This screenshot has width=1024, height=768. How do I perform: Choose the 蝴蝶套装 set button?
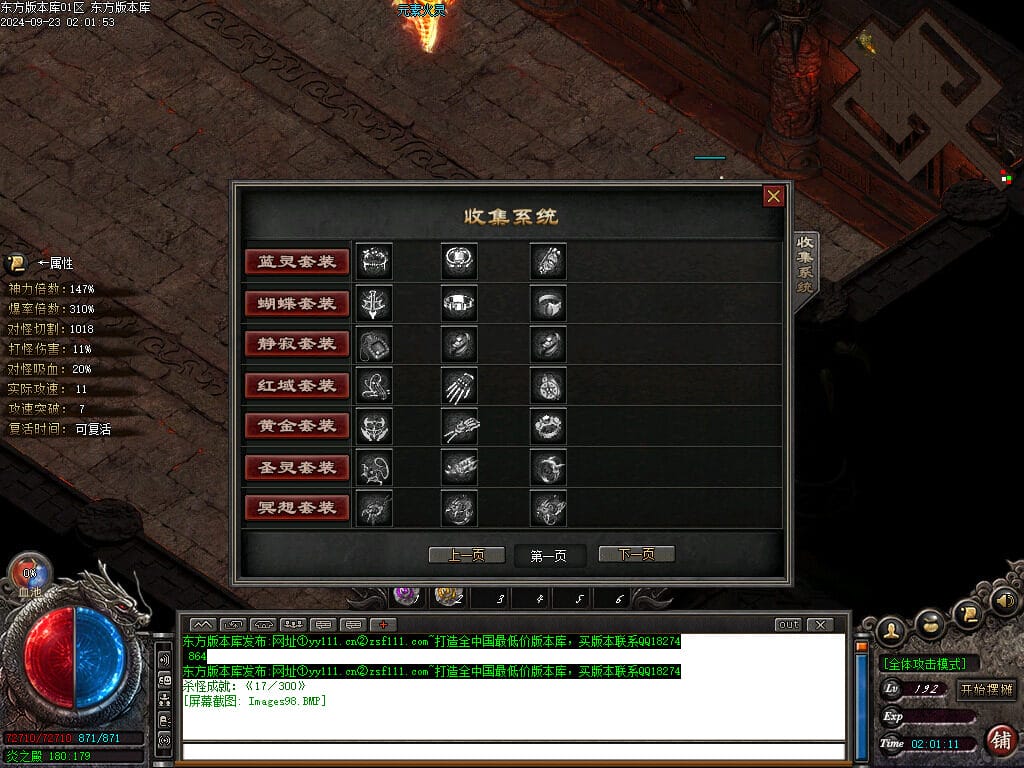297,303
